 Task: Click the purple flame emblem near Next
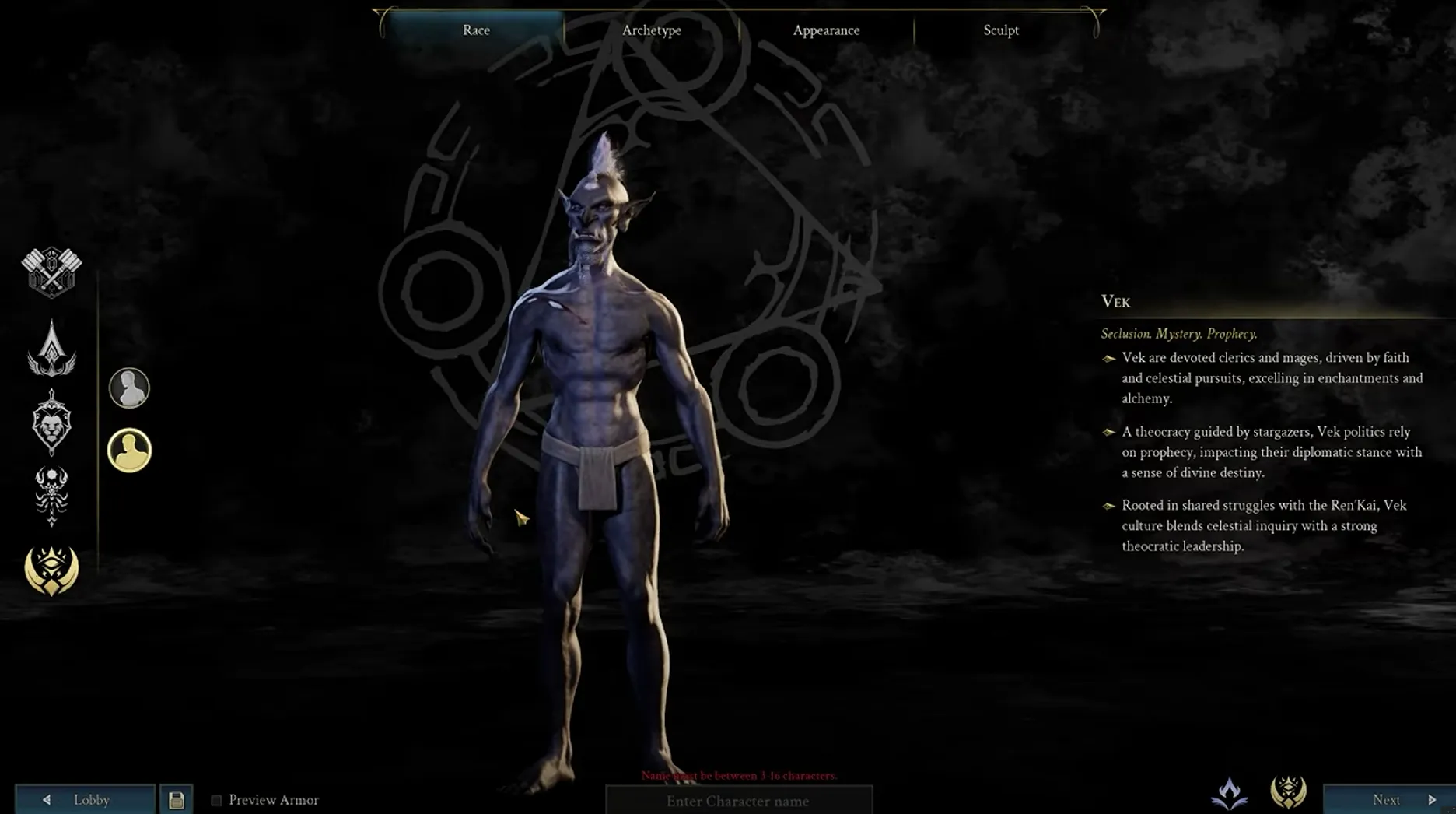[1230, 793]
